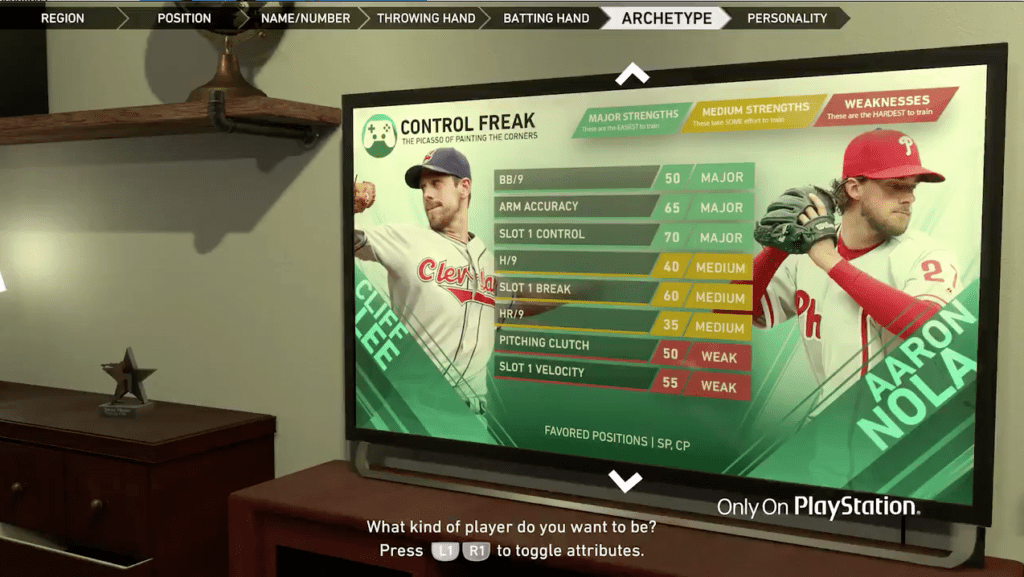The width and height of the screenshot is (1024, 577).
Task: Select the H/9 attribute row
Action: (x=622, y=264)
